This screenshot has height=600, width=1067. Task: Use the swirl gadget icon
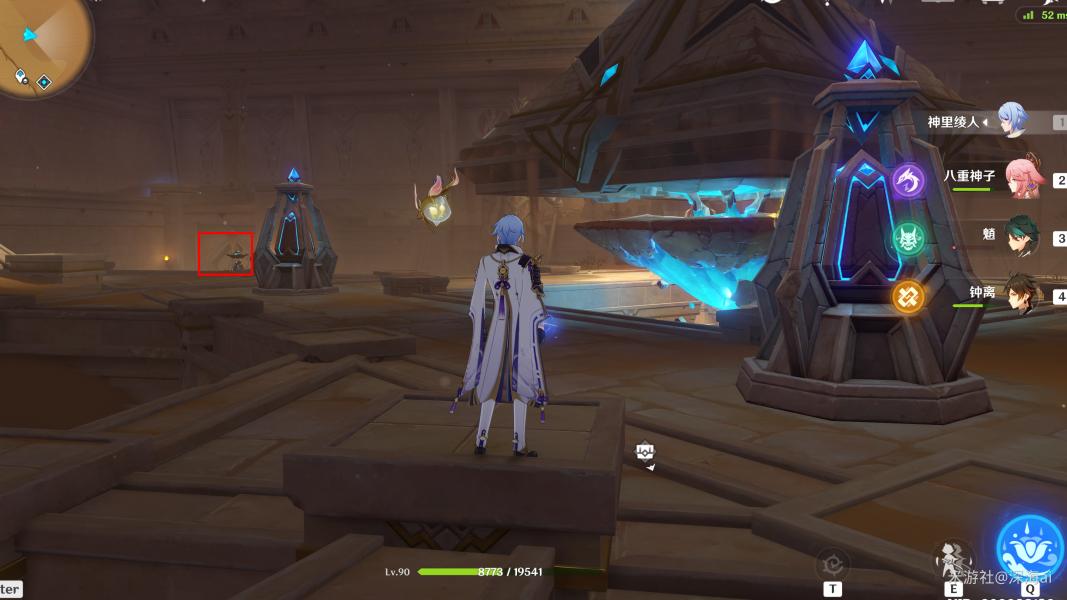click(x=832, y=563)
